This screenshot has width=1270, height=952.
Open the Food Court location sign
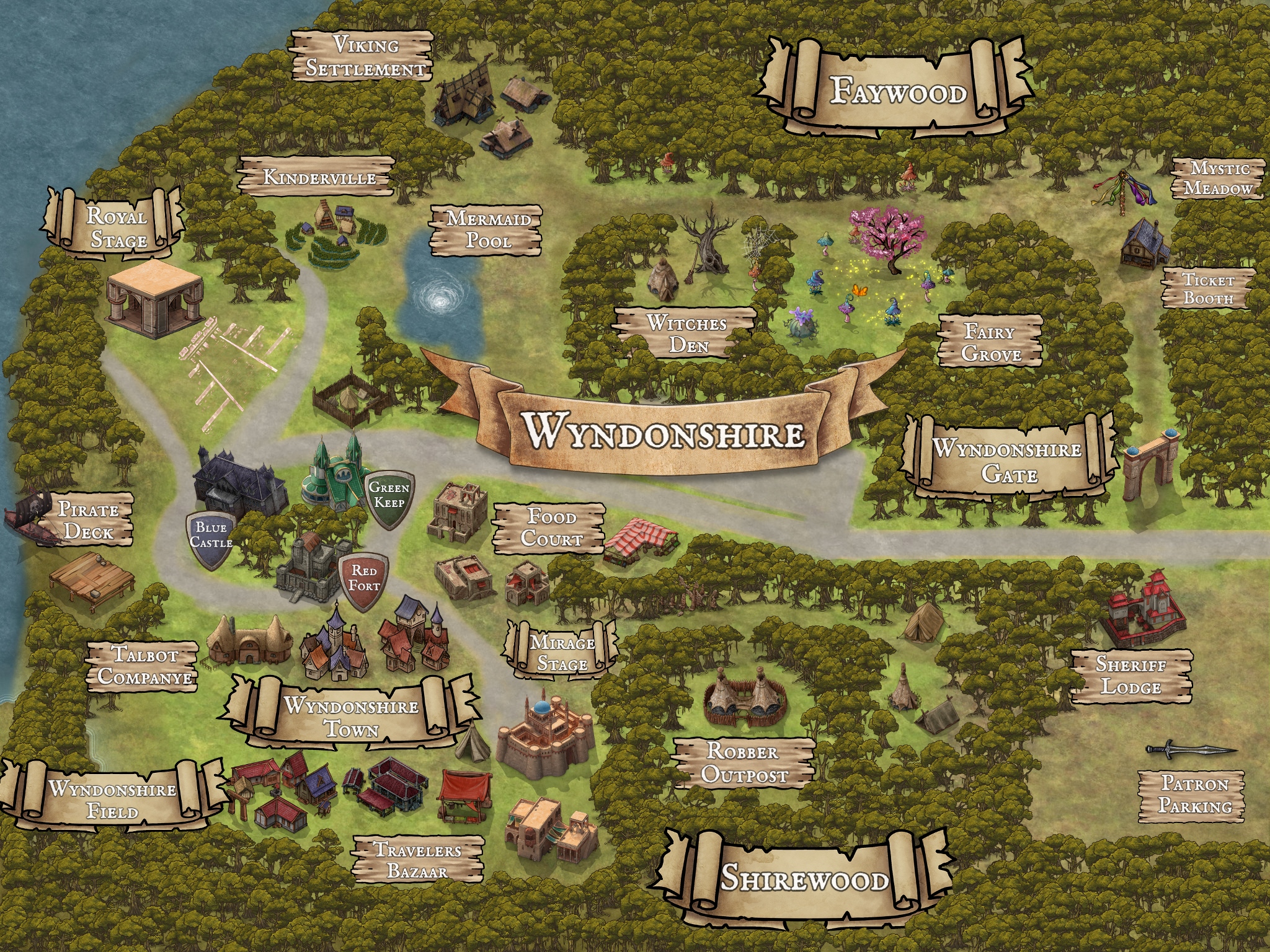click(550, 527)
